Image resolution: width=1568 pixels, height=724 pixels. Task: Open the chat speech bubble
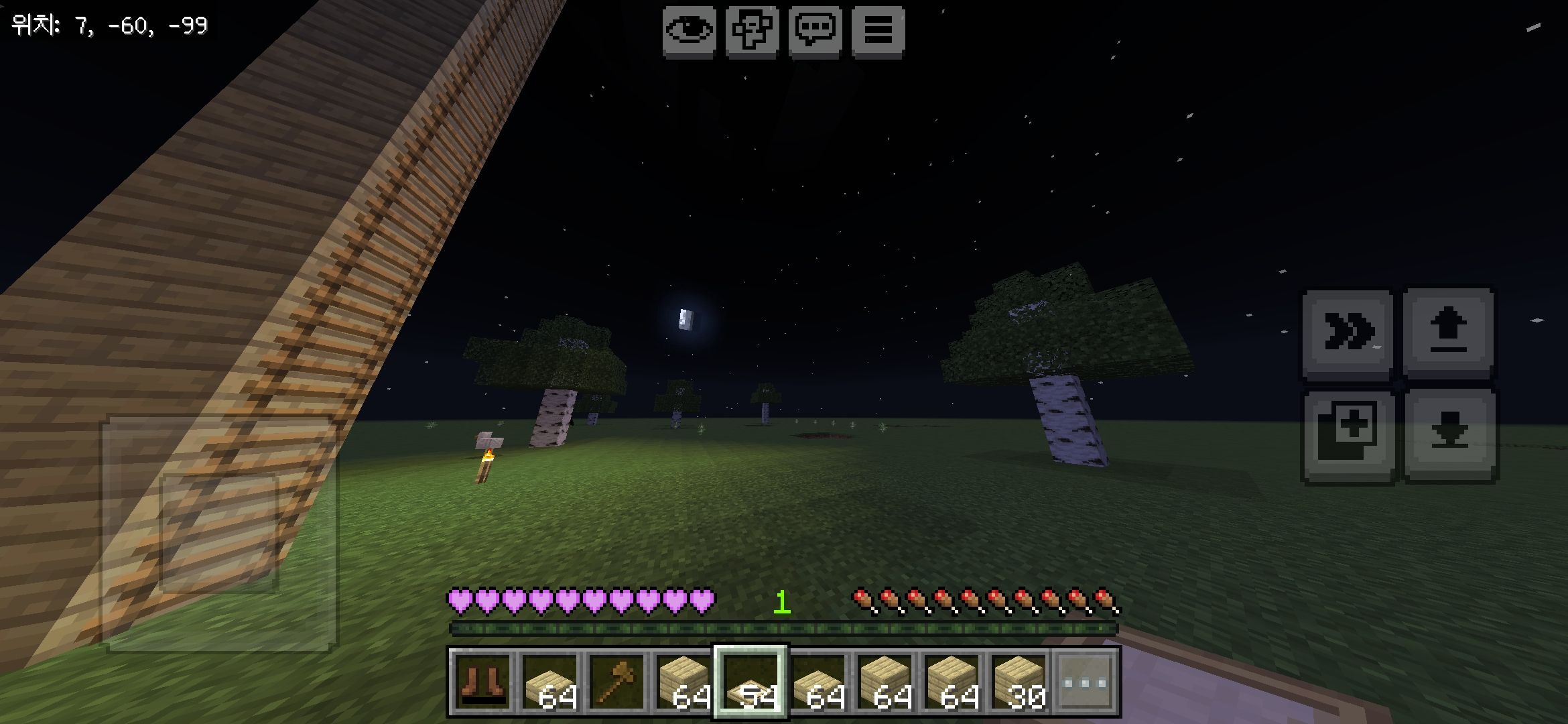pos(815,30)
